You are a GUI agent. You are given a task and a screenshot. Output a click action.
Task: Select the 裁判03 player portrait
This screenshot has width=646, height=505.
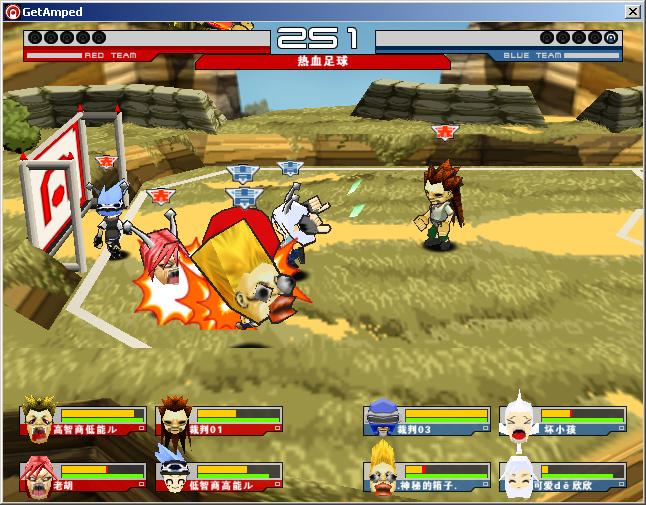[x=383, y=418]
